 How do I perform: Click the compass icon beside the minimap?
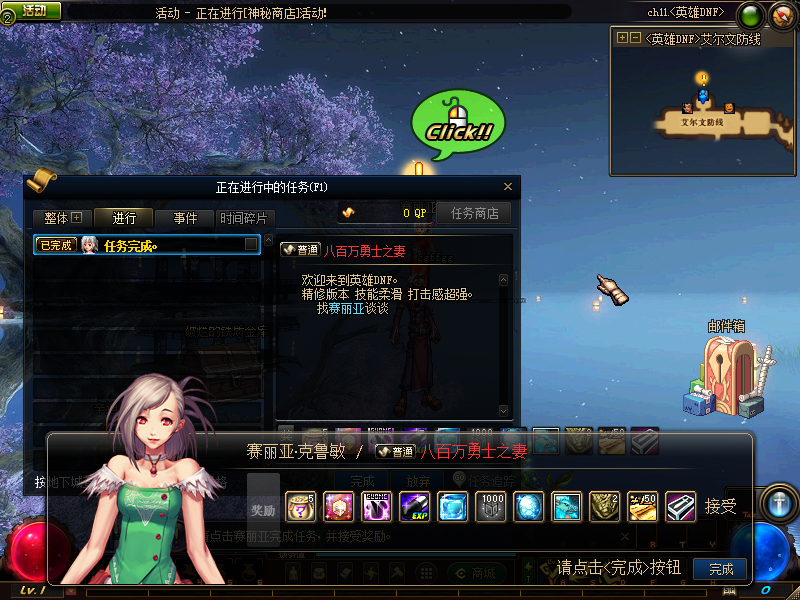(x=780, y=16)
